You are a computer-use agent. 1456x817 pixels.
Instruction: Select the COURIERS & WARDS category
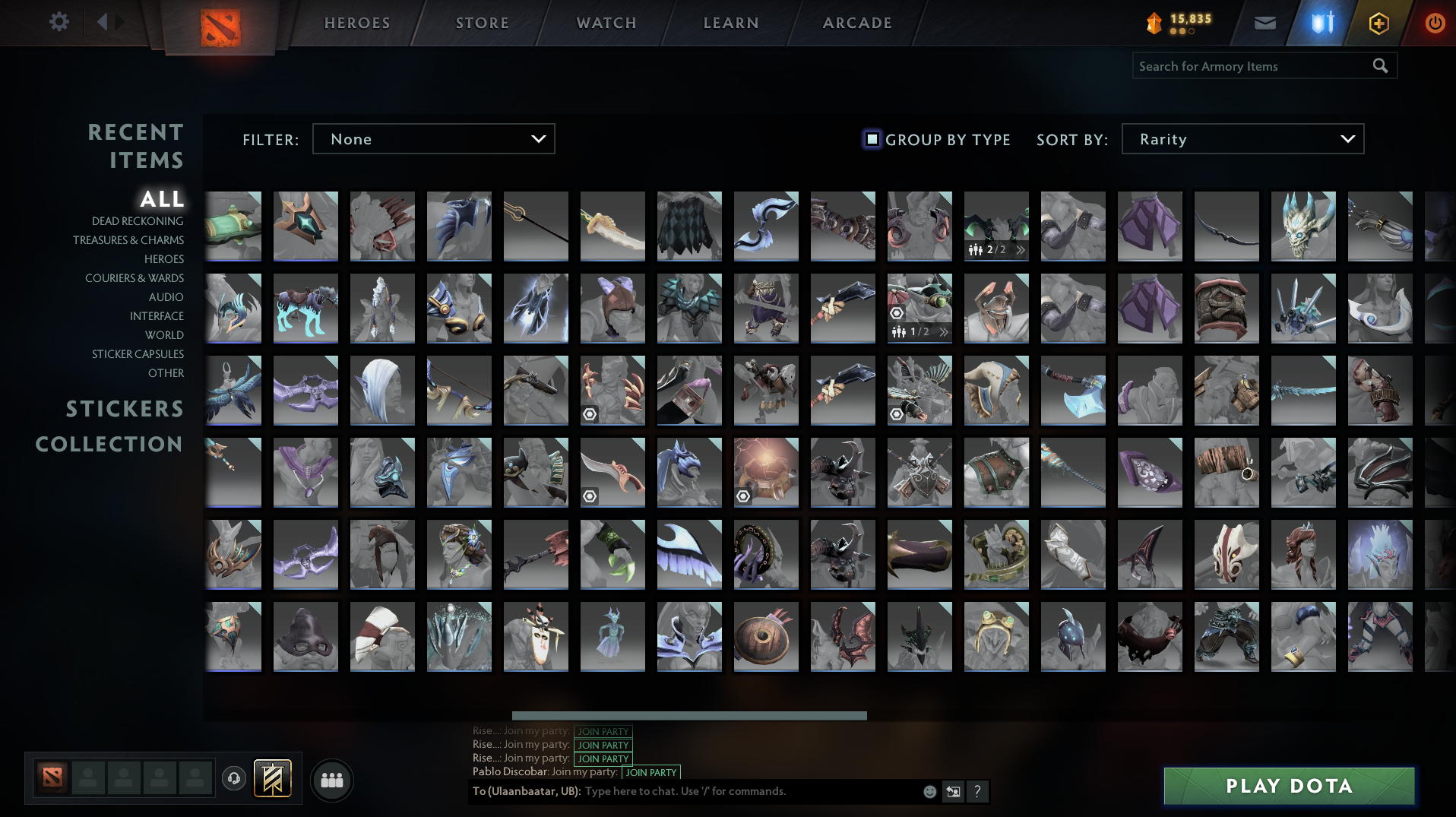click(134, 278)
